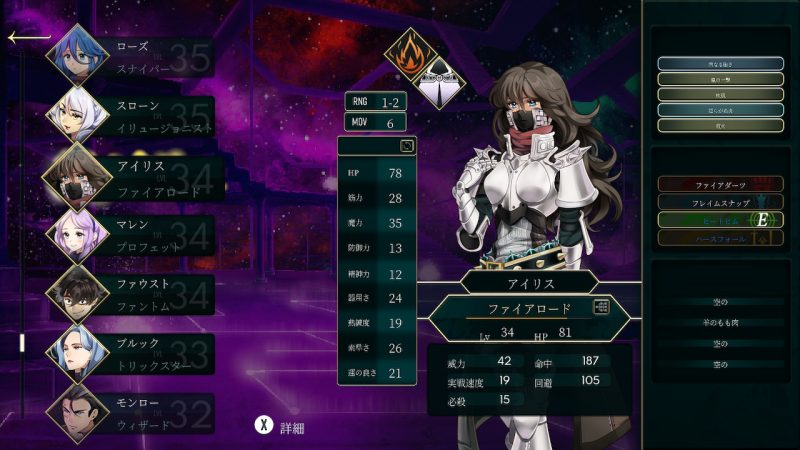
Task: Select Rose the Sniper from the roster
Action: pos(130,56)
